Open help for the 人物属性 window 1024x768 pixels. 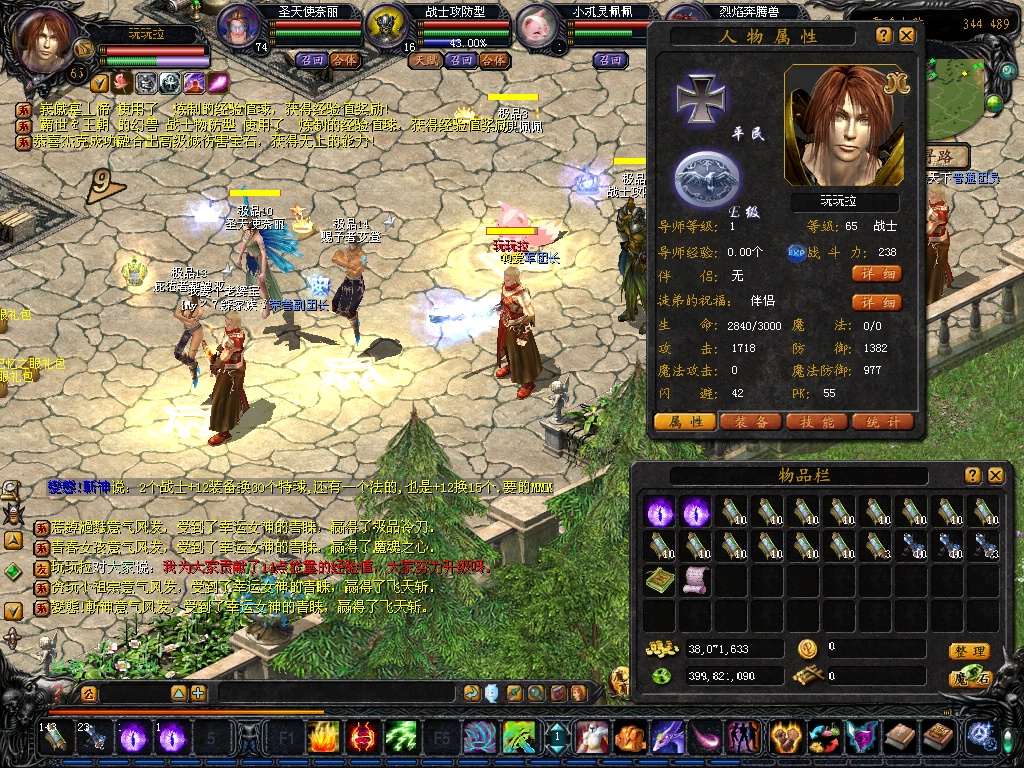[x=884, y=35]
